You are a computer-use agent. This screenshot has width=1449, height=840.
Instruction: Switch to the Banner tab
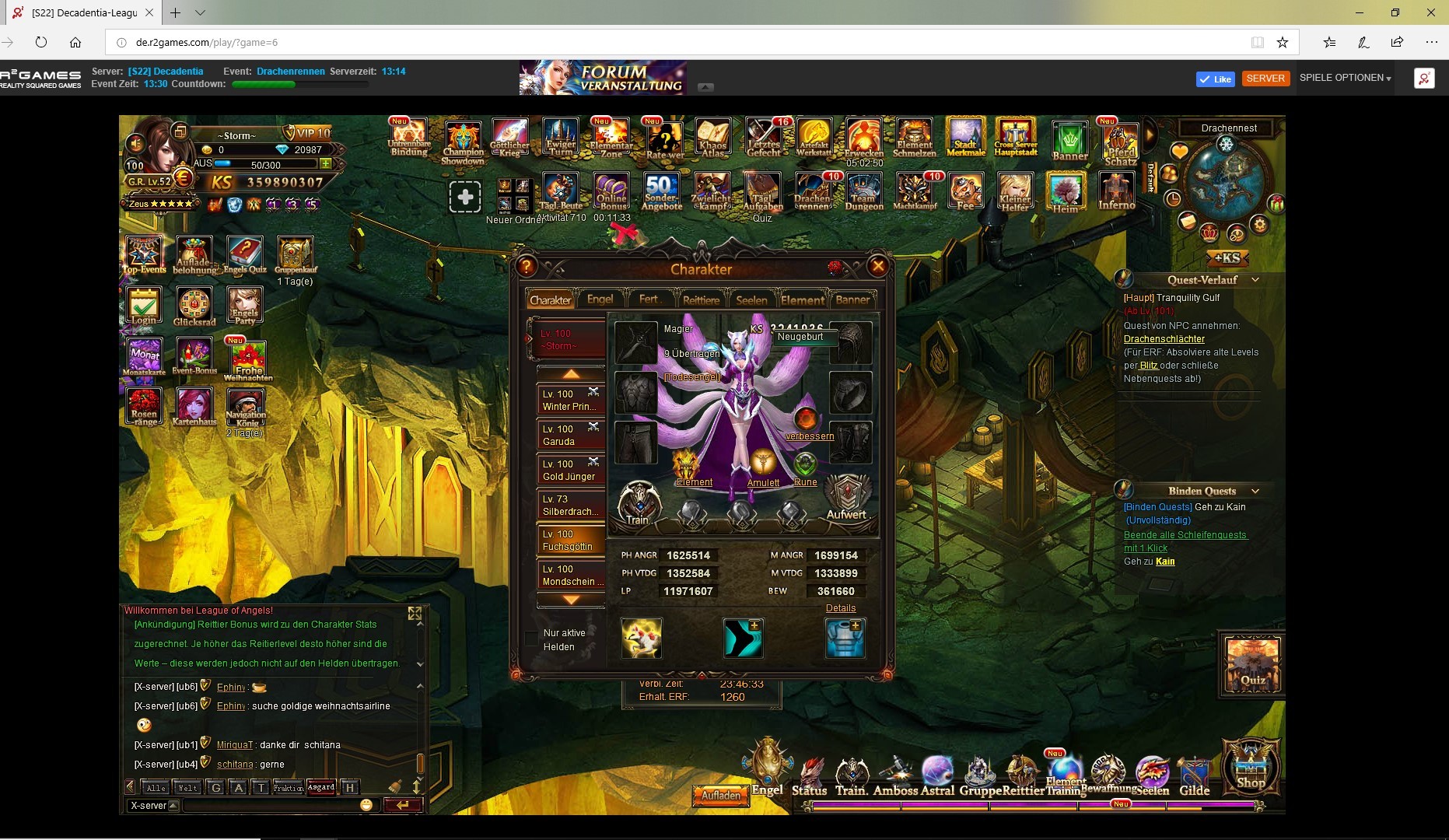click(852, 299)
